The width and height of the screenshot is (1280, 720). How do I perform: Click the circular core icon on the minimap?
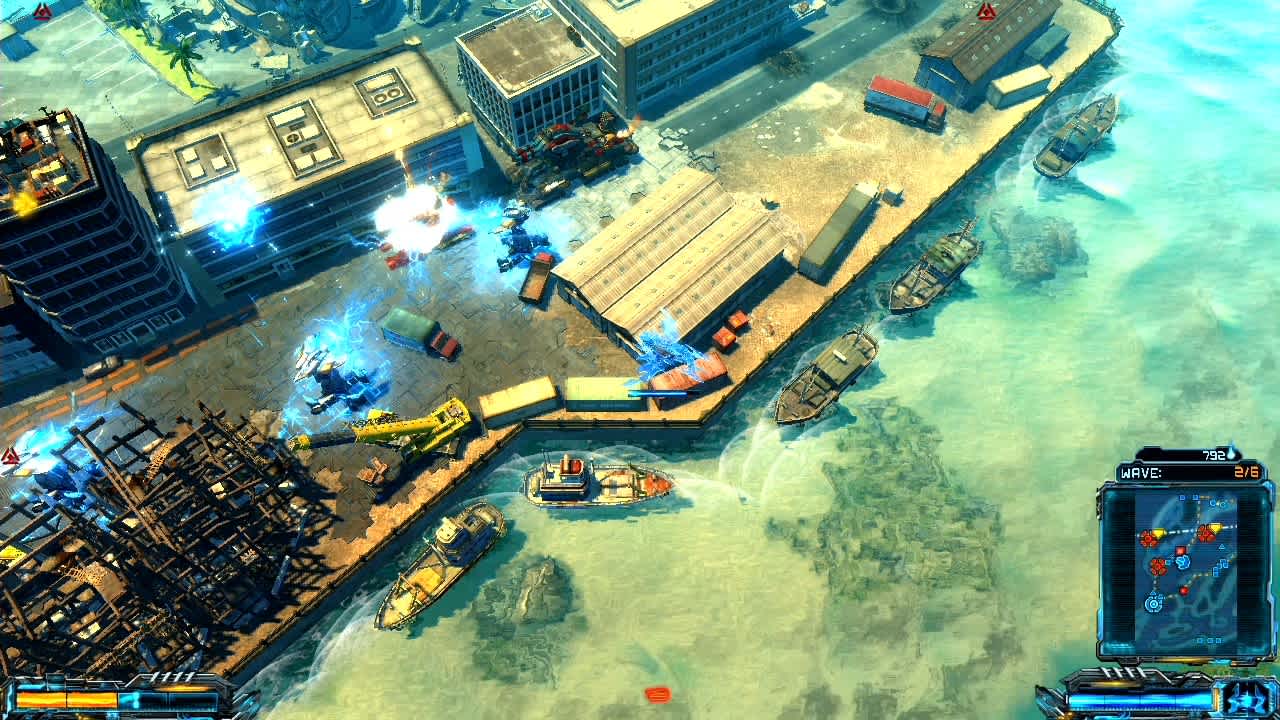(1153, 604)
